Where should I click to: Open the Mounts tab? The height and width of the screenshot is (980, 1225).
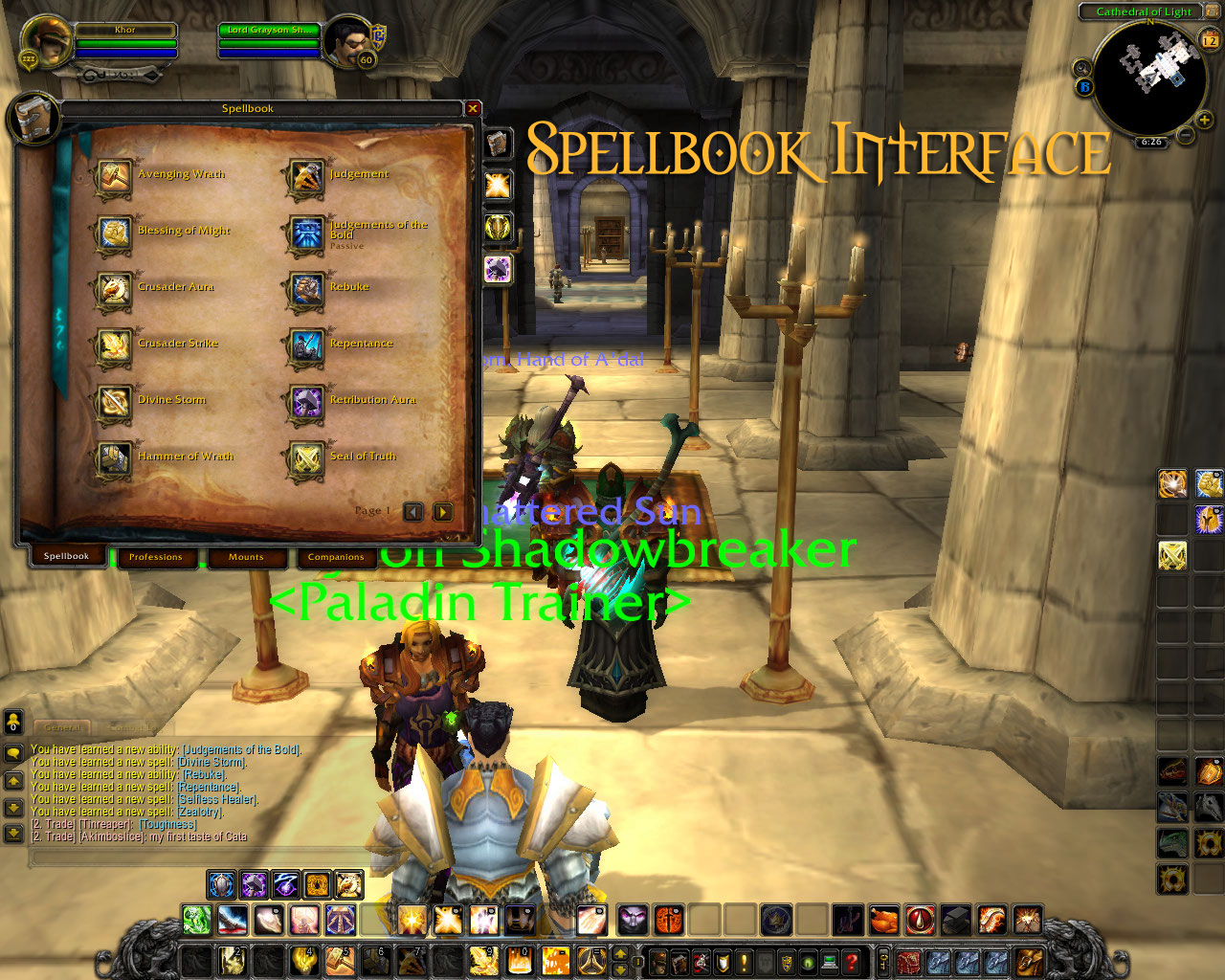click(x=247, y=557)
